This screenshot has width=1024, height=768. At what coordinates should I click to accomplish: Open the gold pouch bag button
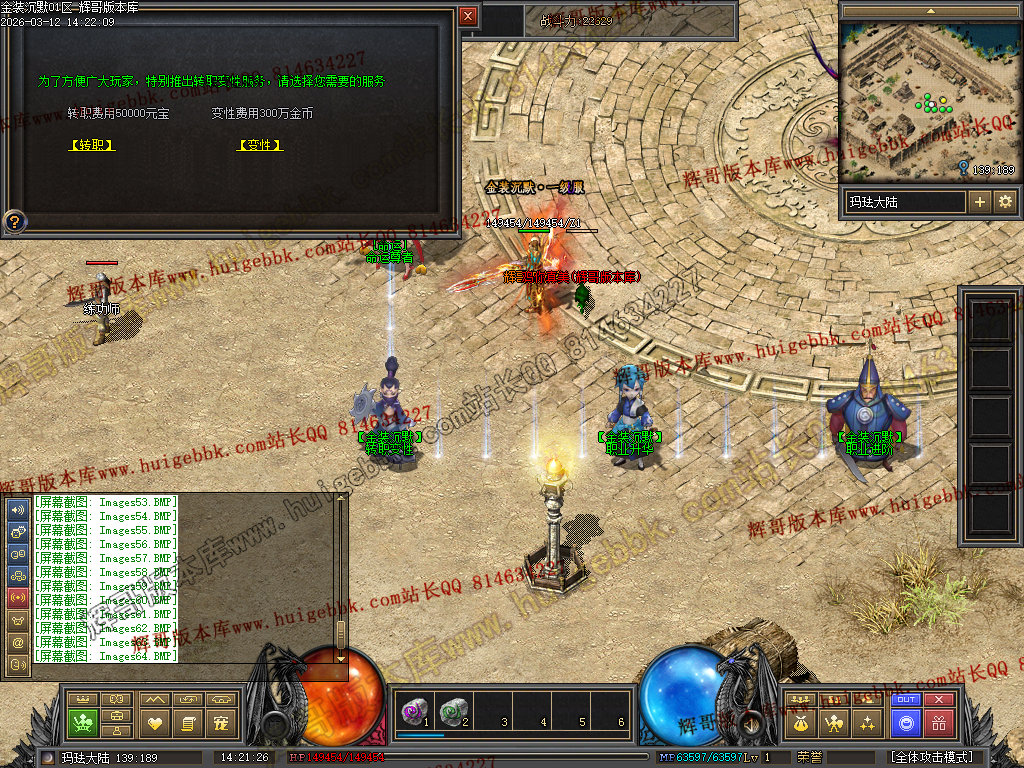pyautogui.click(x=800, y=722)
